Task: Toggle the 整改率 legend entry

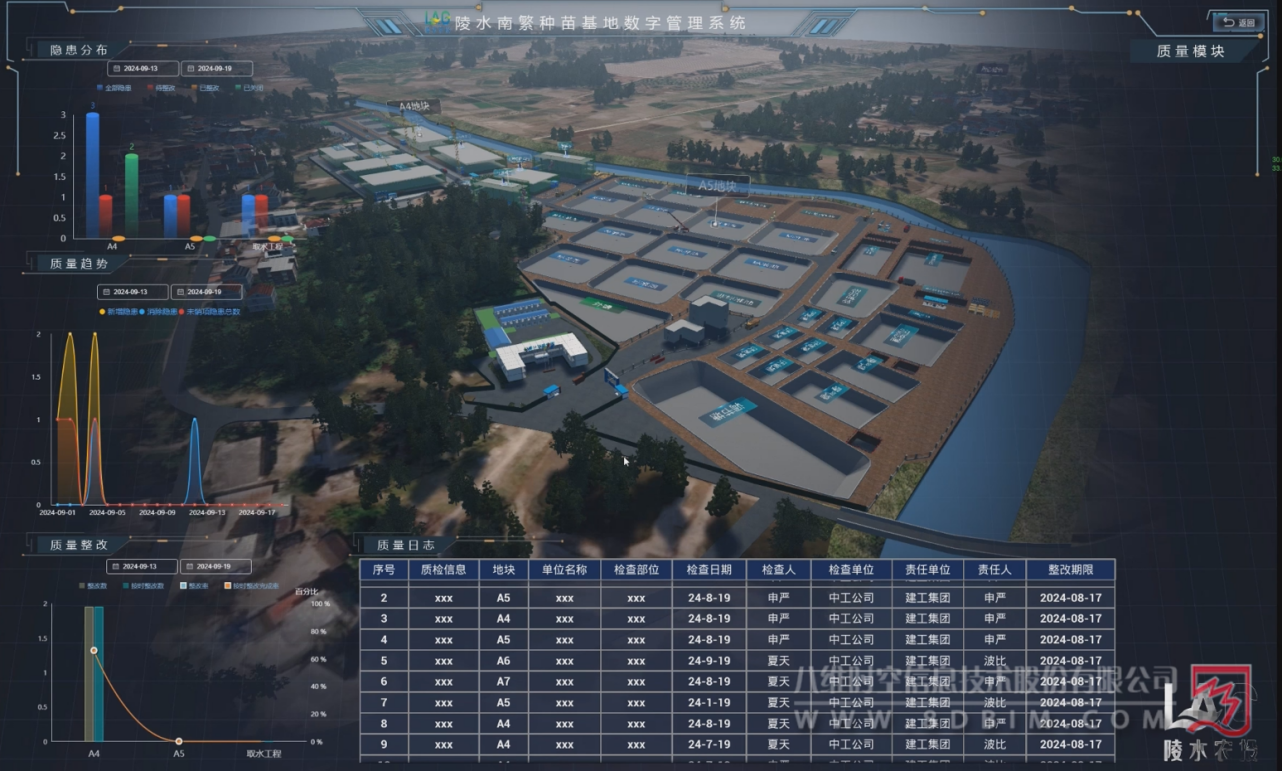Action: point(192,586)
